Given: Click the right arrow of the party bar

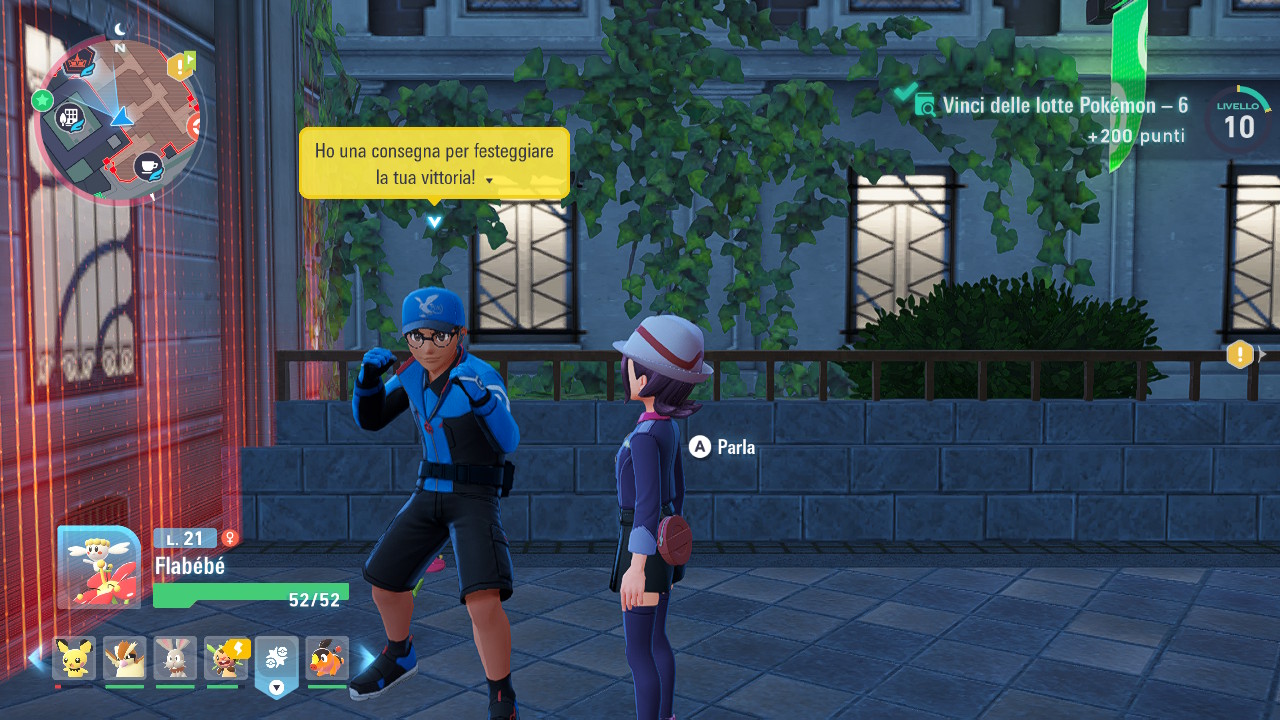Looking at the screenshot, I should [x=367, y=659].
